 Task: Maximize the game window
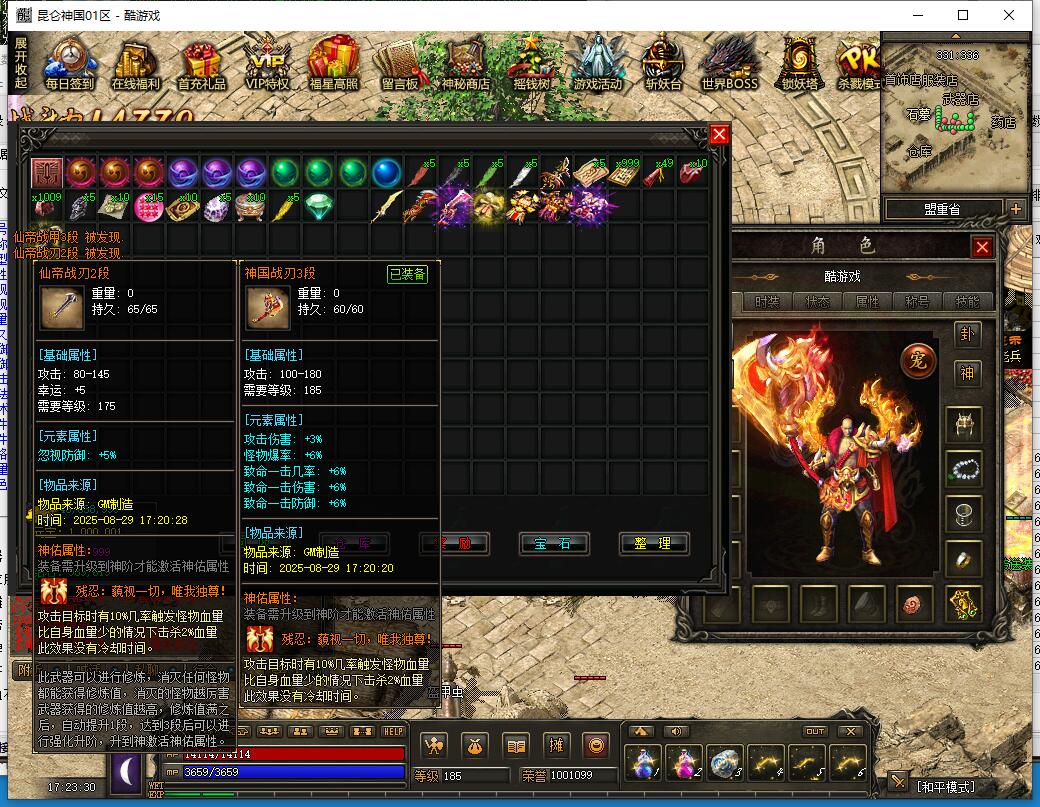(963, 15)
